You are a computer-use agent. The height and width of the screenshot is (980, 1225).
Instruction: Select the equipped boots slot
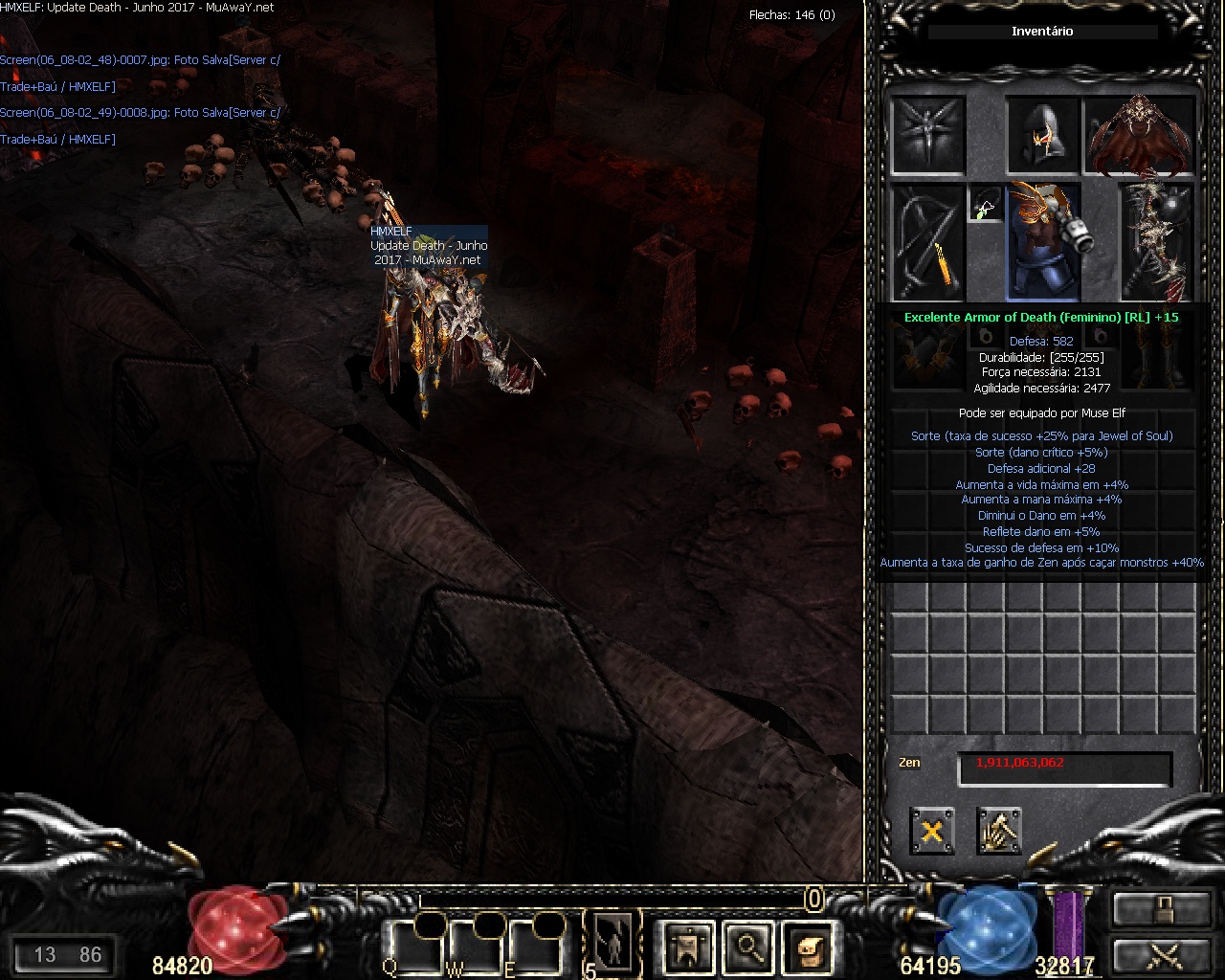coord(1157,356)
